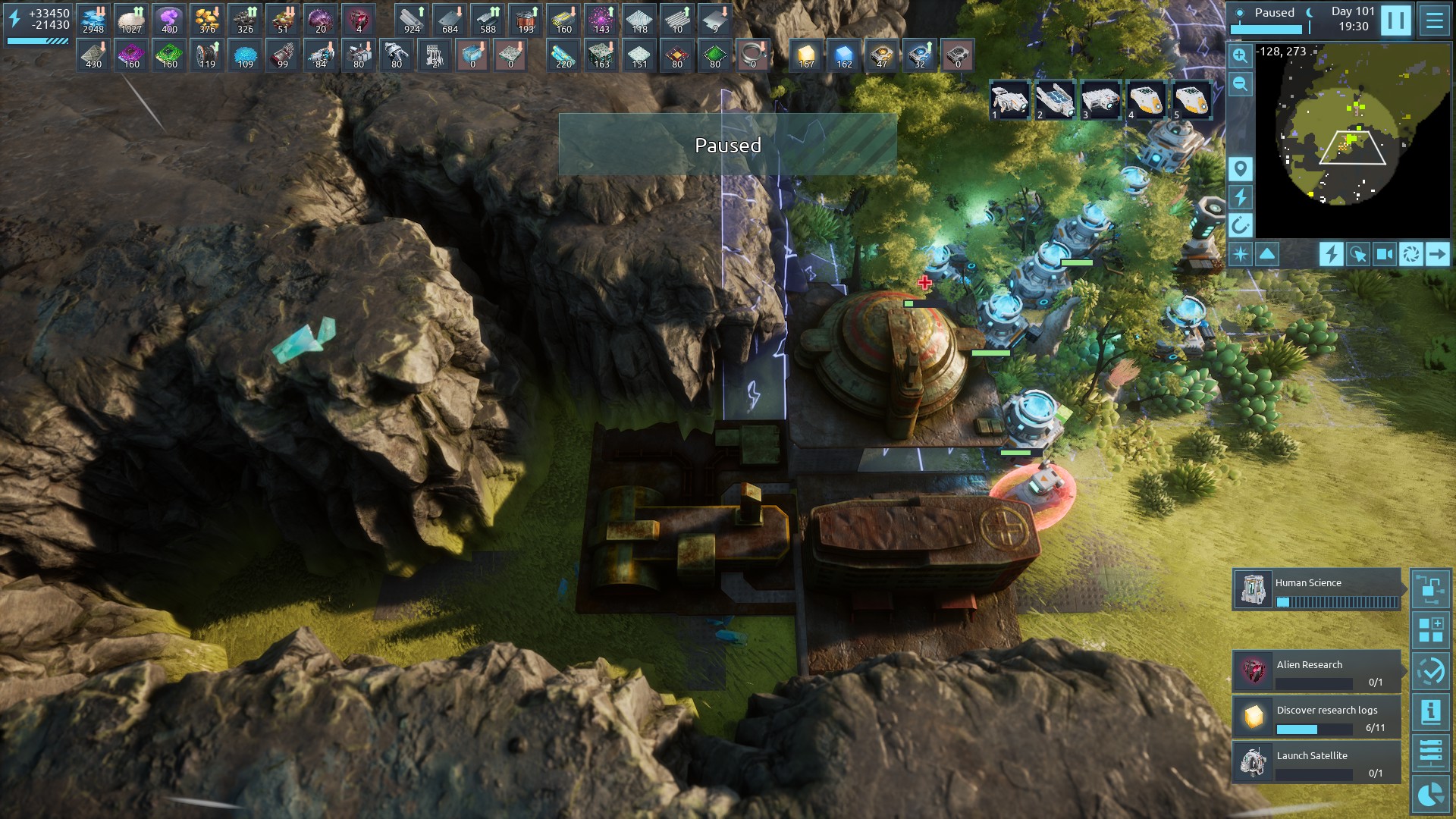The image size is (1456, 819).
Task: Open the main hamburger menu
Action: pyautogui.click(x=1434, y=20)
